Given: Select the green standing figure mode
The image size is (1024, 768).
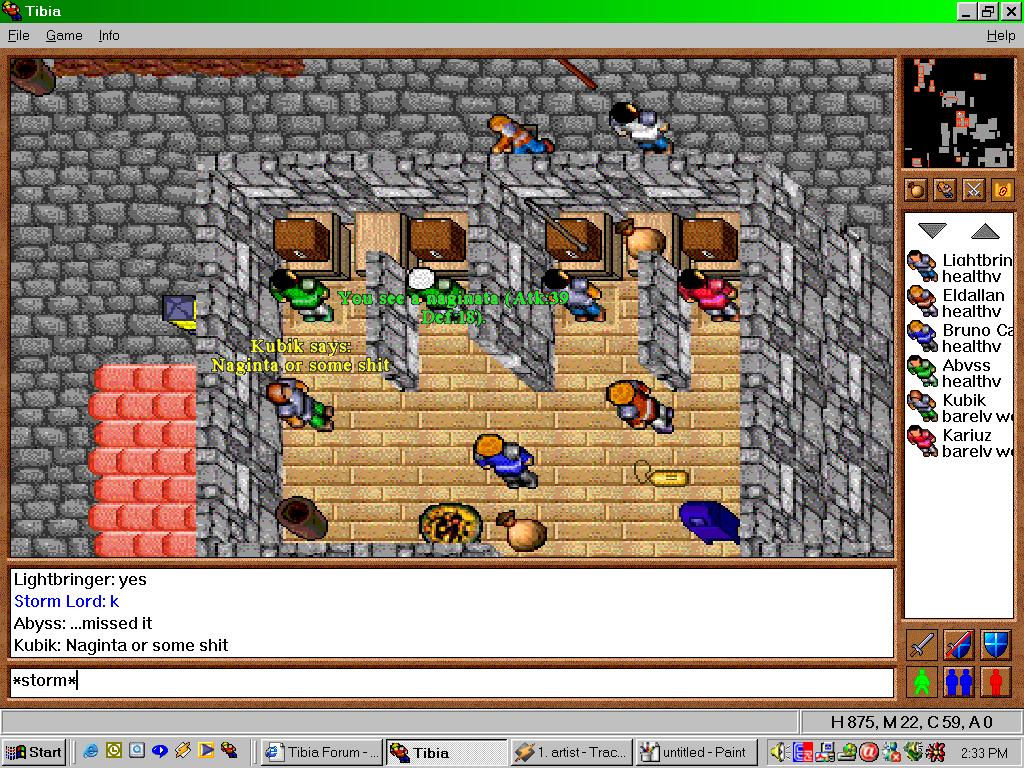Looking at the screenshot, I should (922, 682).
